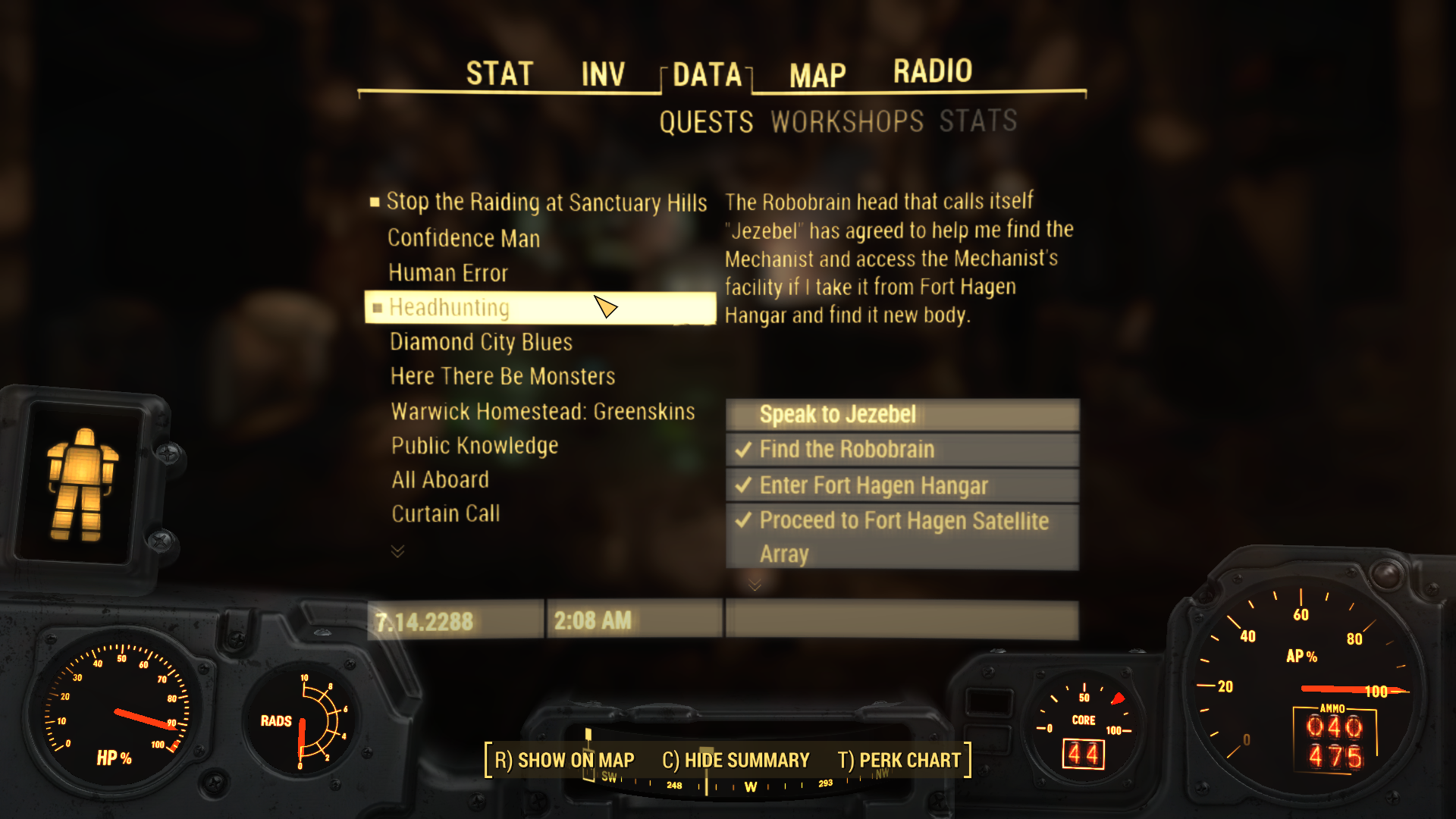1456x819 pixels.
Task: Choose Here There Be Monsters quest
Action: [502, 377]
